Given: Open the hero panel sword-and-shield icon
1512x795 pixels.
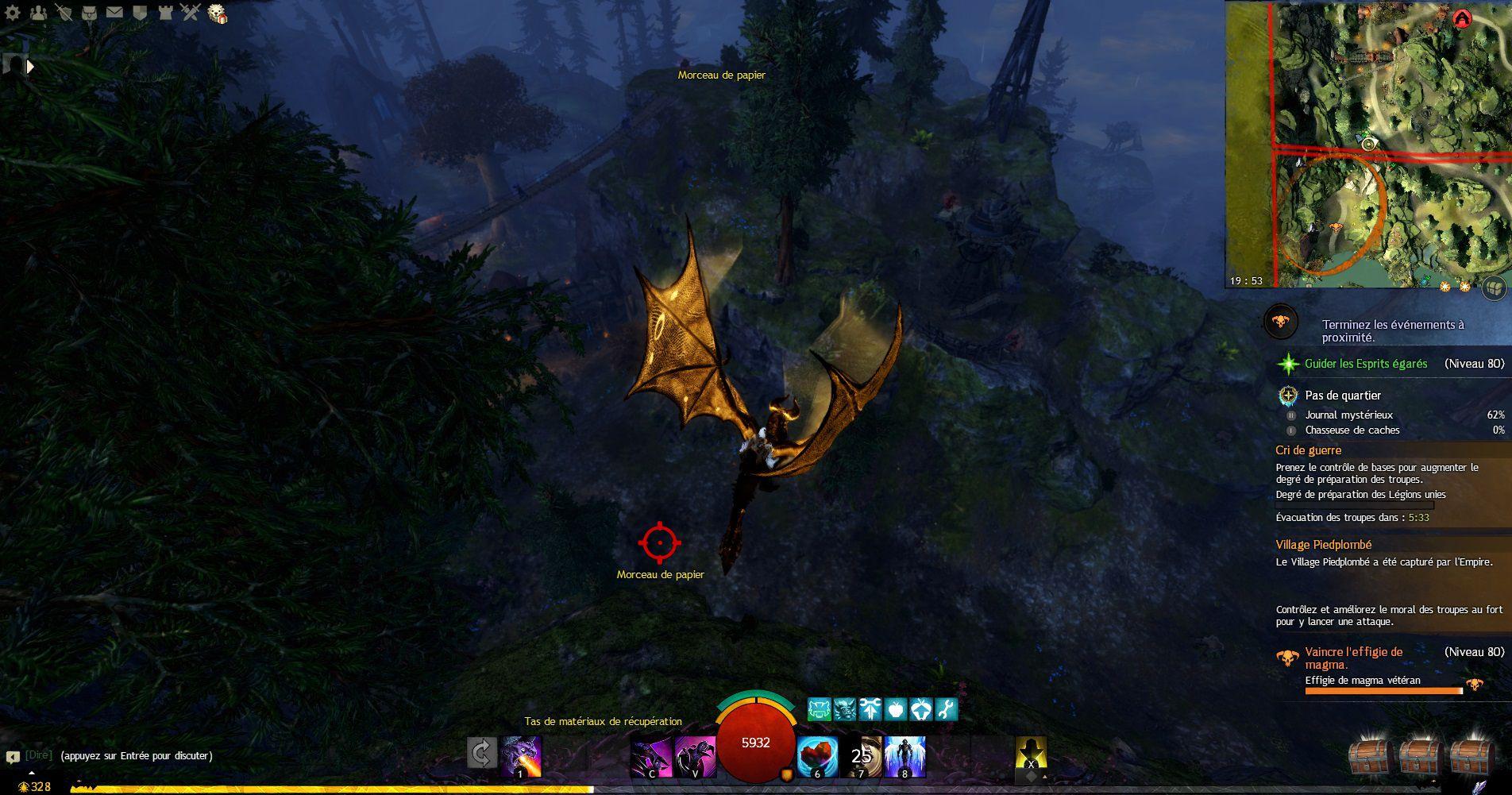Looking at the screenshot, I should click(64, 13).
